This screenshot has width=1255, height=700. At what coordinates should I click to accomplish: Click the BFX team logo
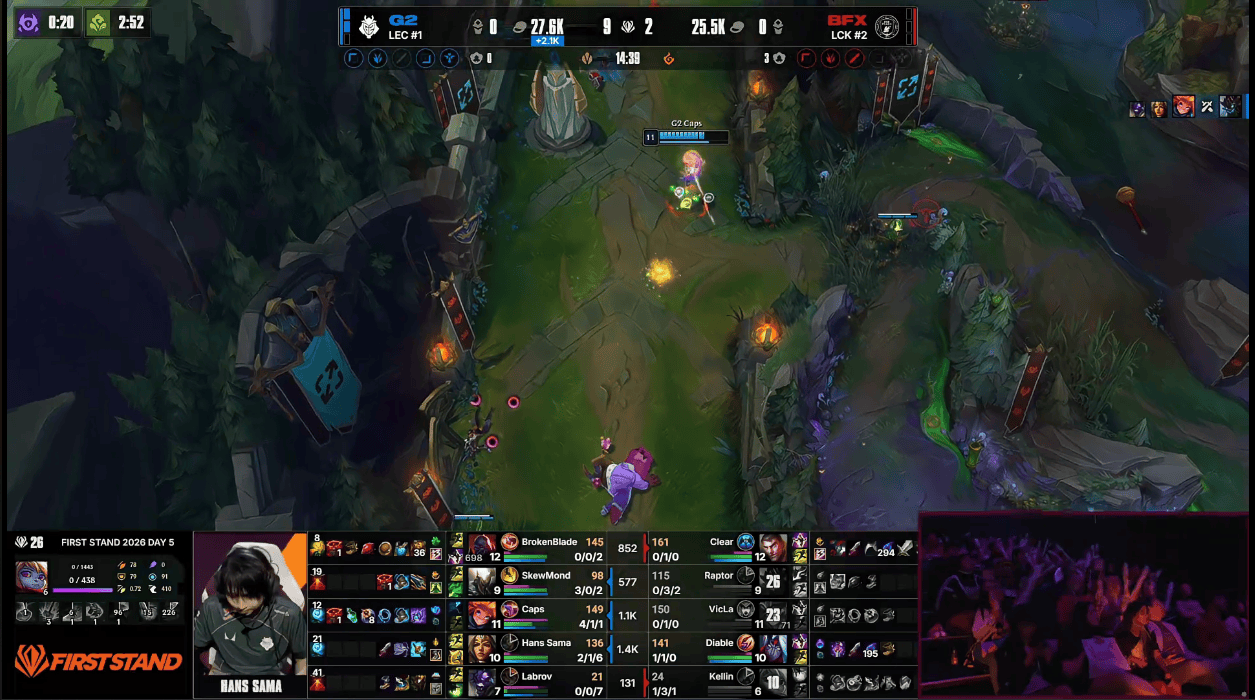tap(887, 27)
